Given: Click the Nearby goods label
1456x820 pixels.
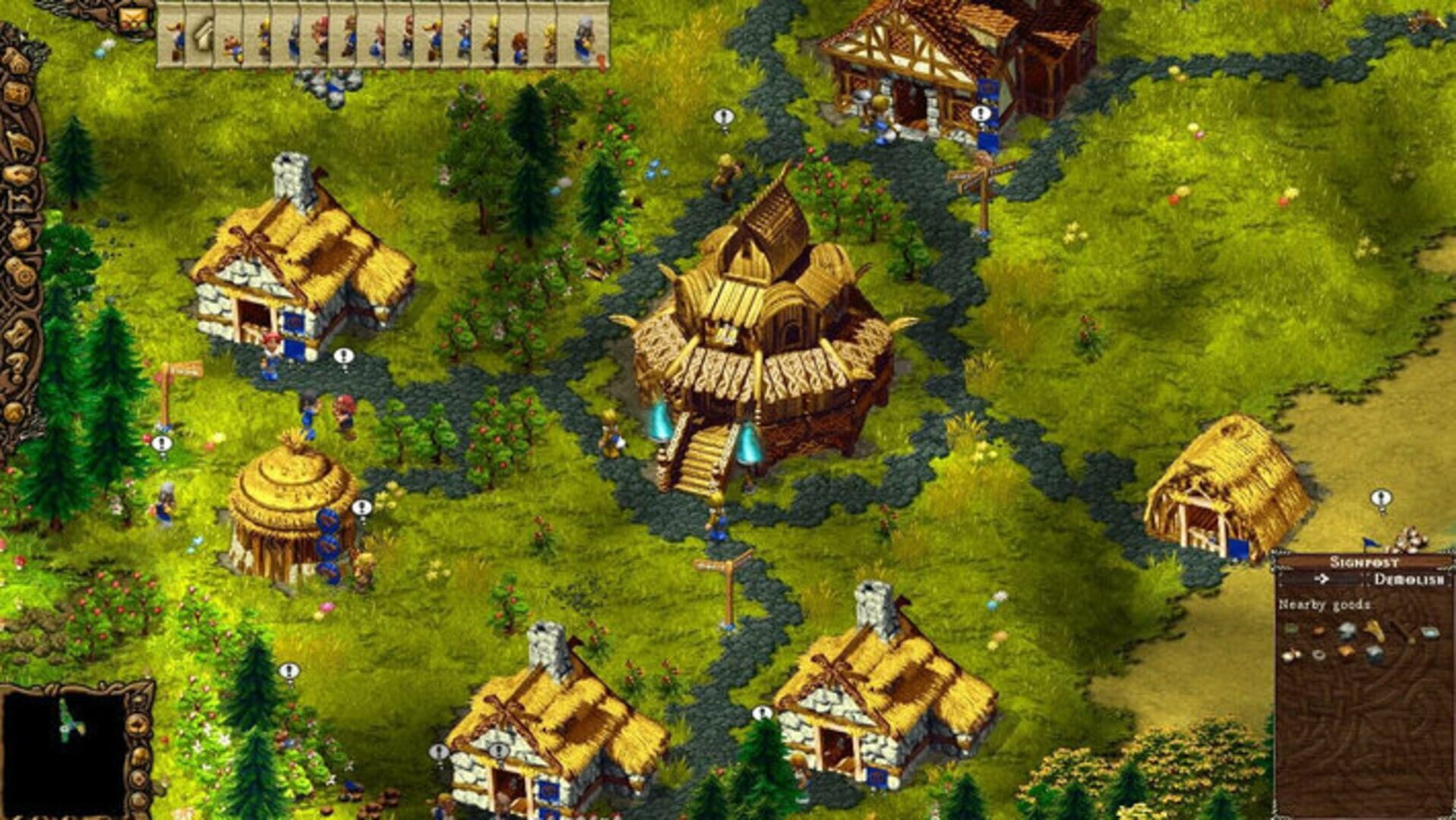Looking at the screenshot, I should coord(1324,604).
